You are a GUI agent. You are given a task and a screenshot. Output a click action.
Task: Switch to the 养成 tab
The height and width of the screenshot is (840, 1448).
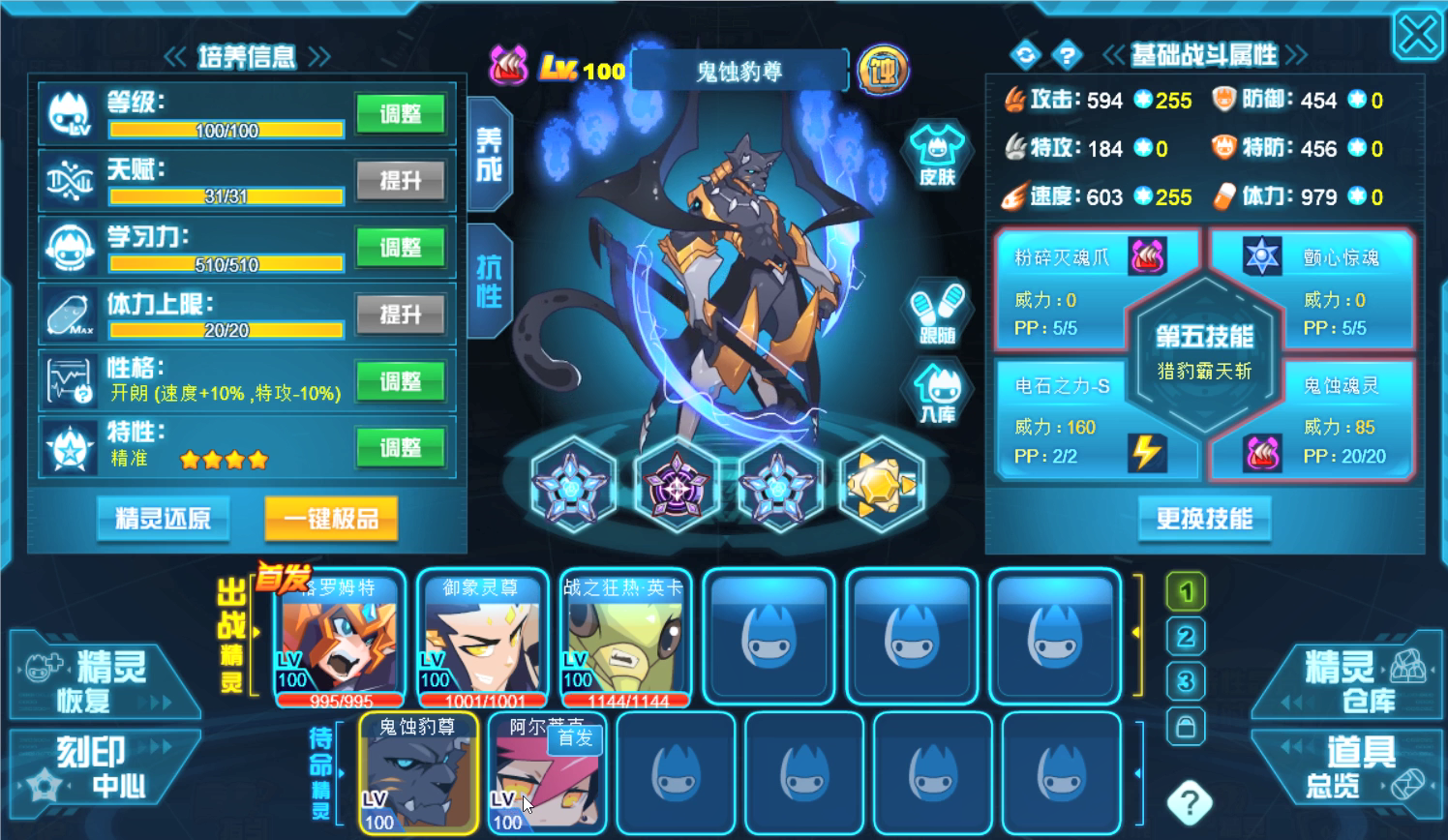click(x=489, y=155)
